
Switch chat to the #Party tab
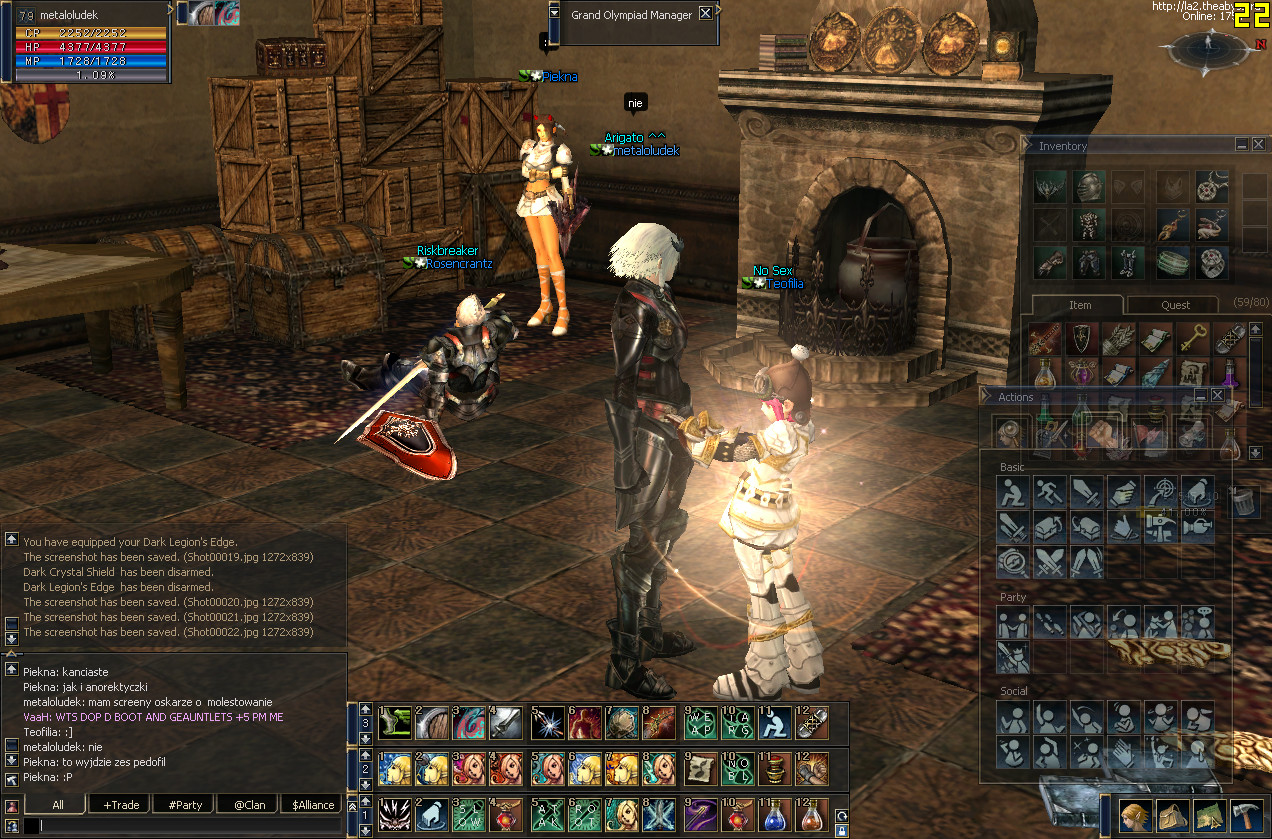pos(185,805)
